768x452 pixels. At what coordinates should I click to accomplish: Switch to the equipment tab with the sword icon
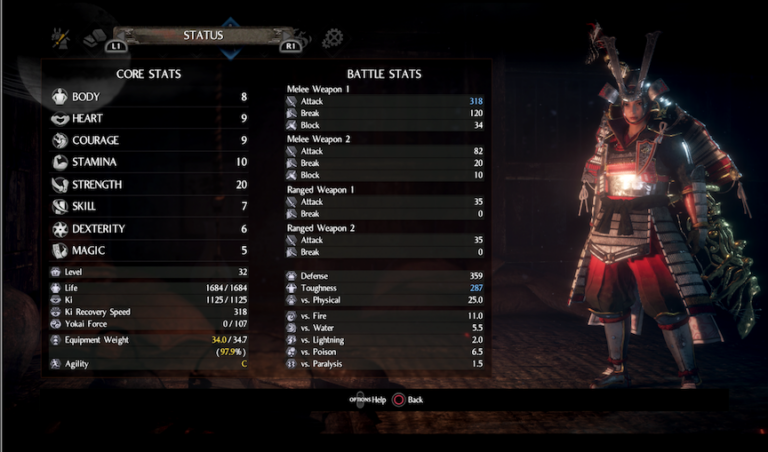click(x=60, y=38)
